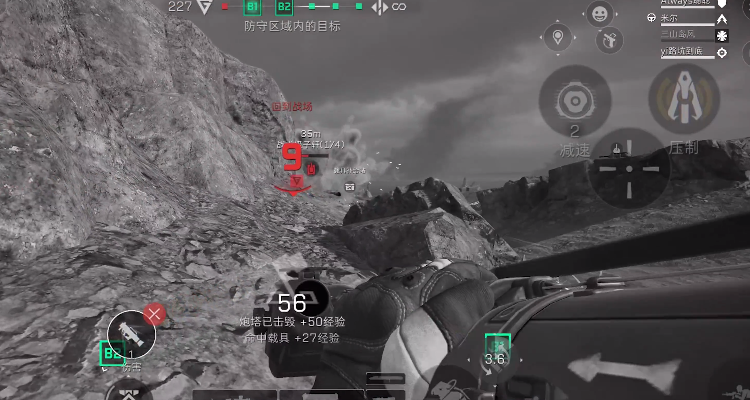750x400 pixels.
Task: Activate the 压制 suppression ability
Action: click(x=683, y=102)
